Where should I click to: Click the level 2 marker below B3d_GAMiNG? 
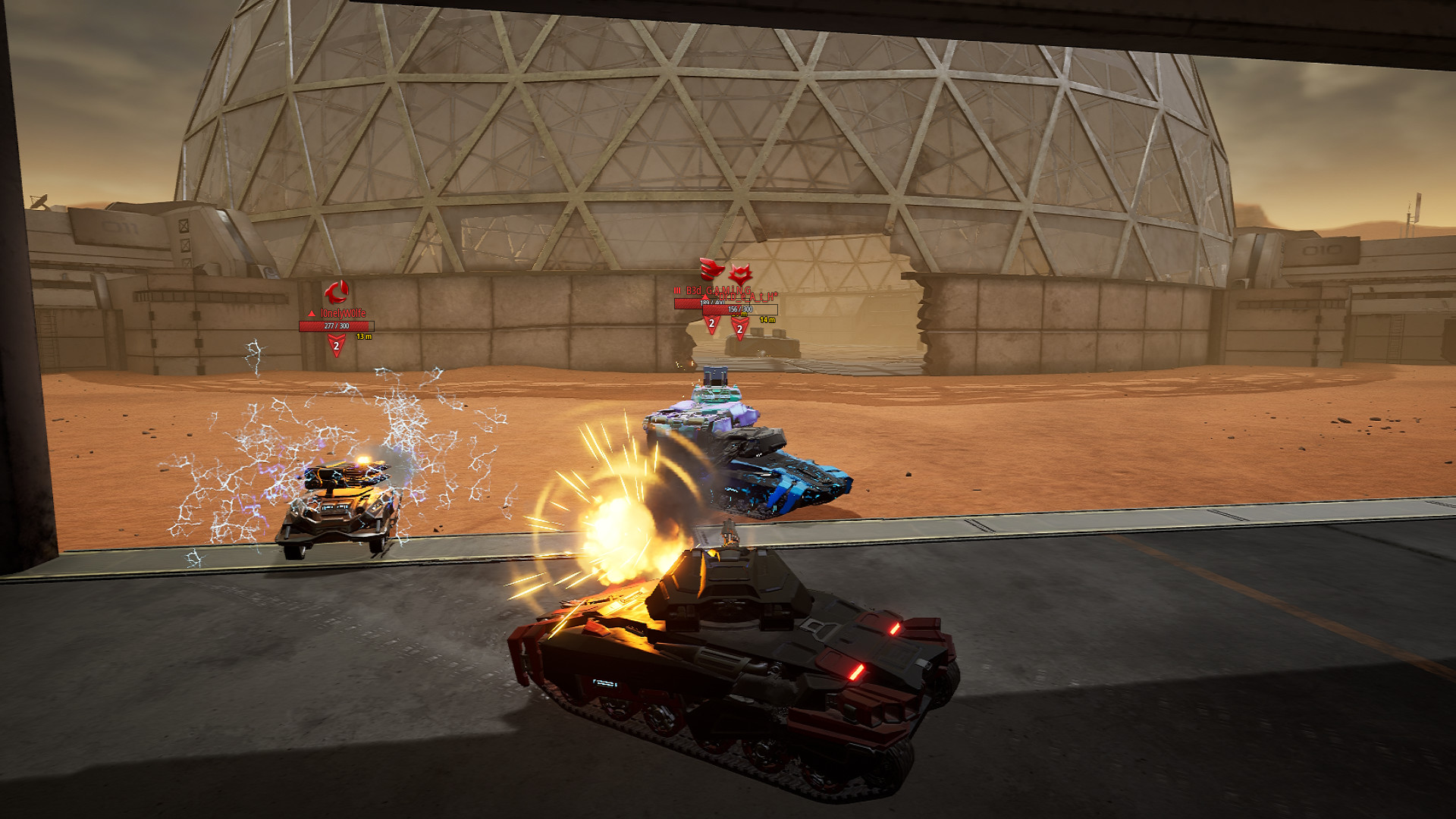[x=712, y=323]
